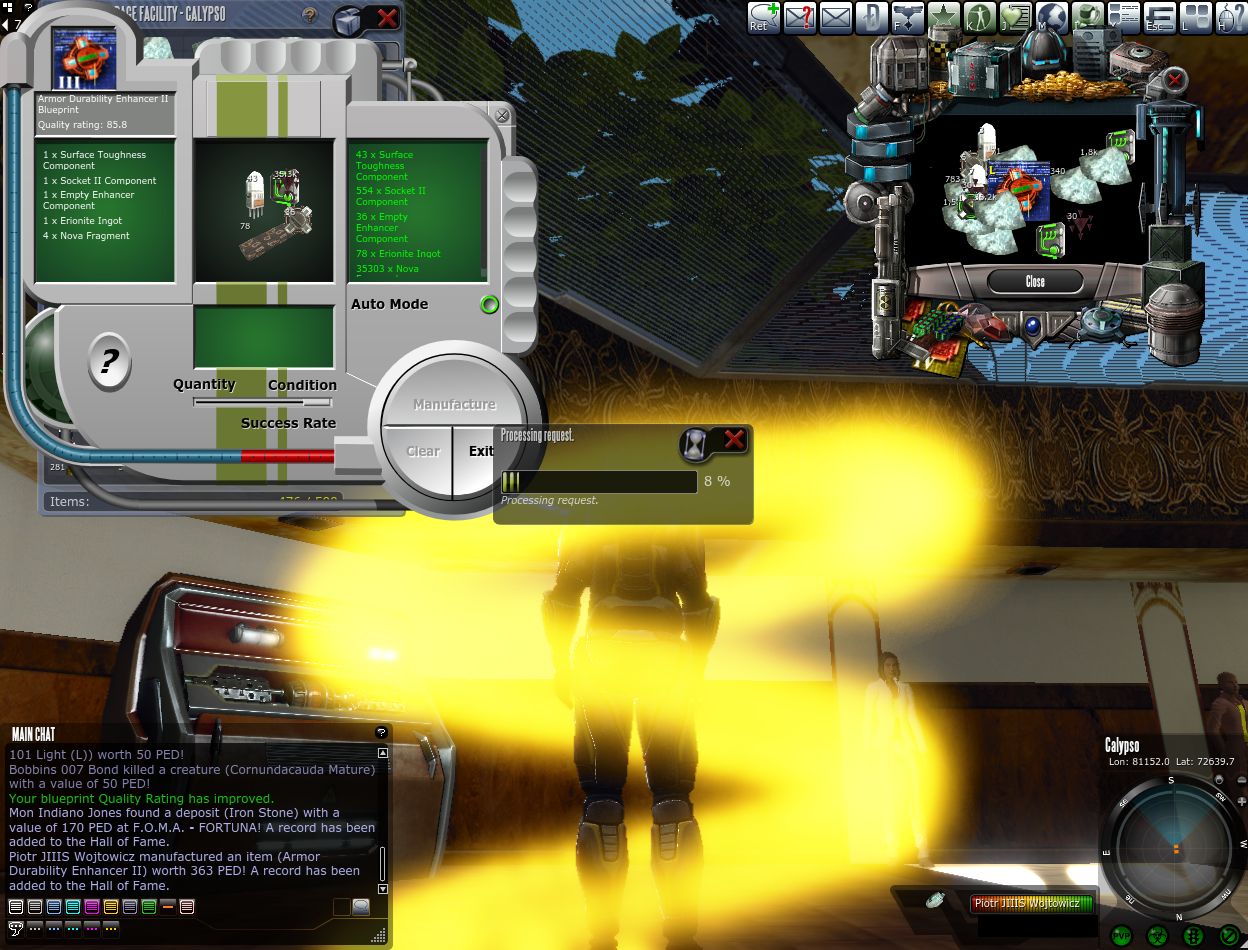
Task: Open the globe map toolbar icon
Action: coord(1052,17)
